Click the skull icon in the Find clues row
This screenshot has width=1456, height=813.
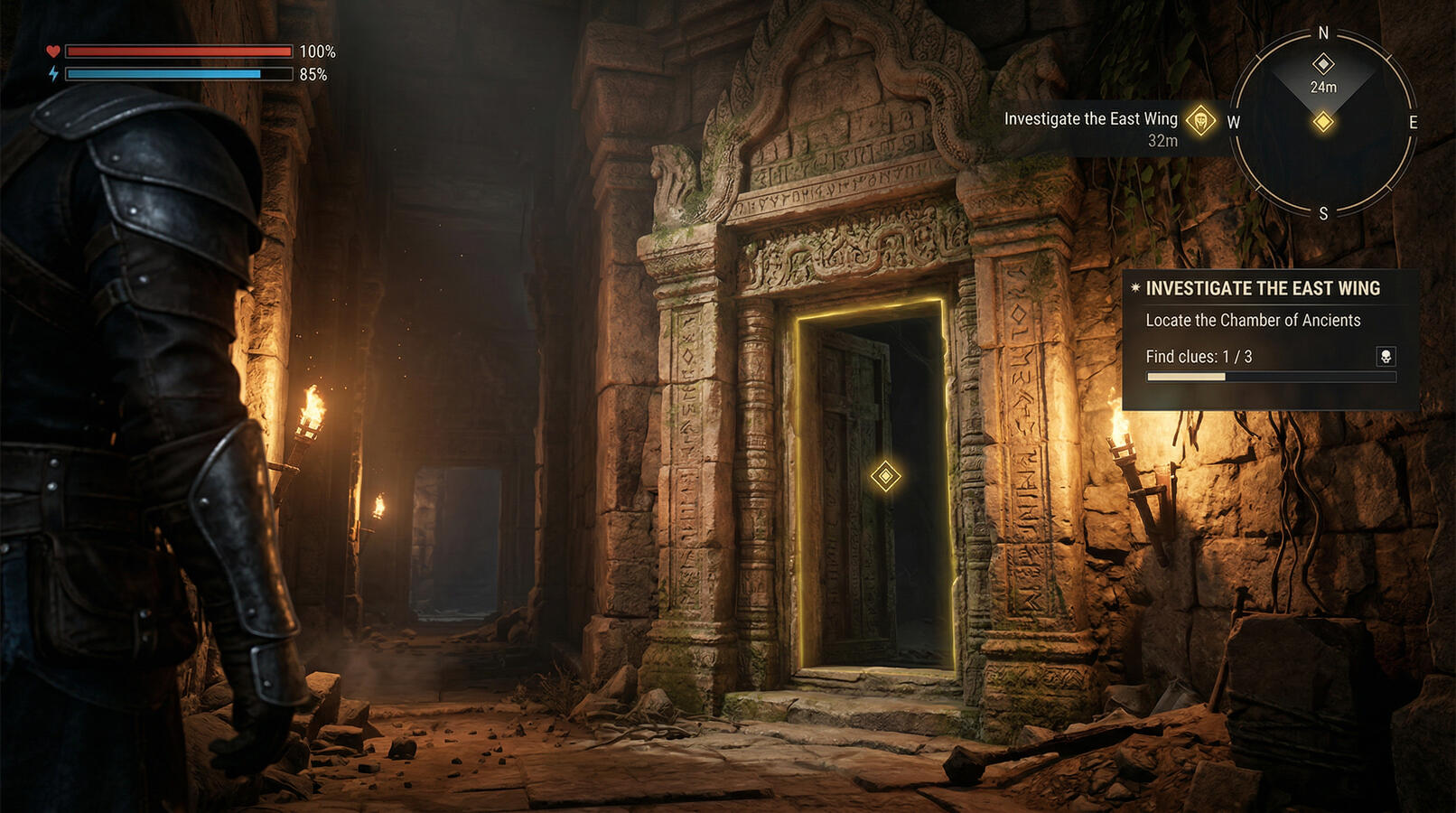click(x=1385, y=357)
